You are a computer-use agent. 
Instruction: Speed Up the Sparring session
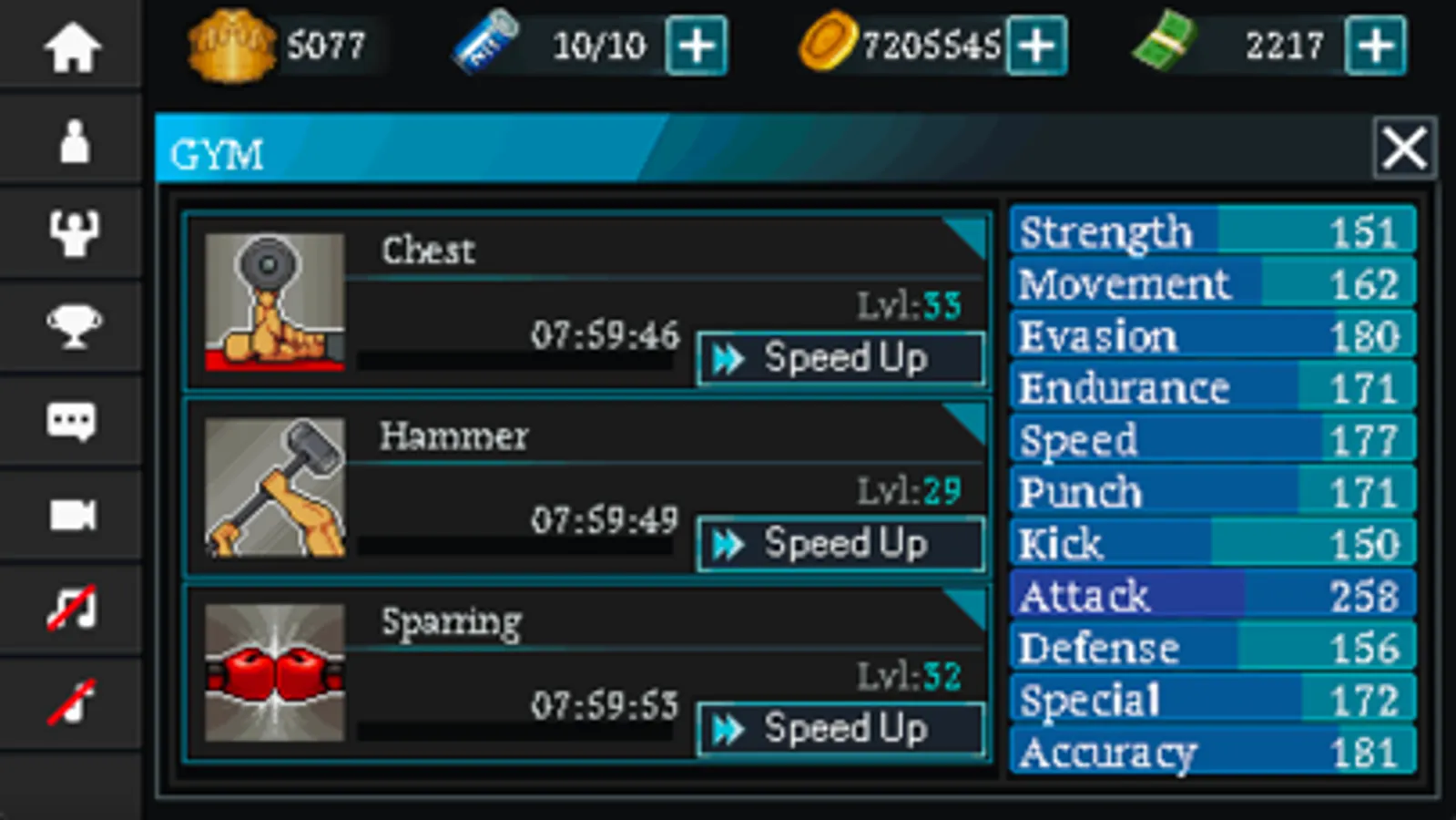(x=840, y=729)
